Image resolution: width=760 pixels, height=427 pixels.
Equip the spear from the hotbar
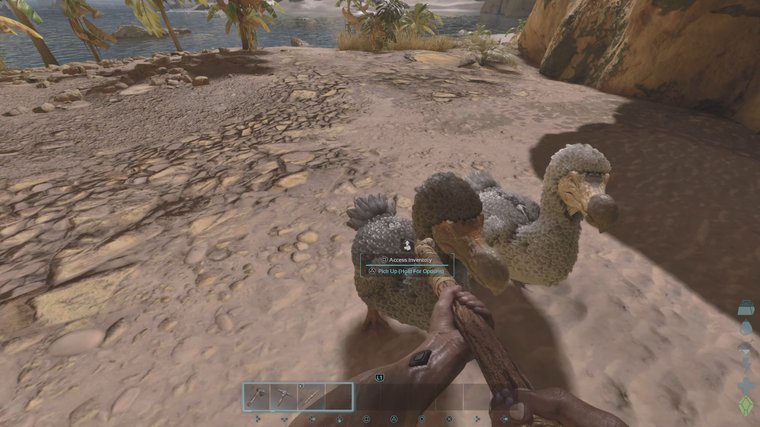(312, 397)
